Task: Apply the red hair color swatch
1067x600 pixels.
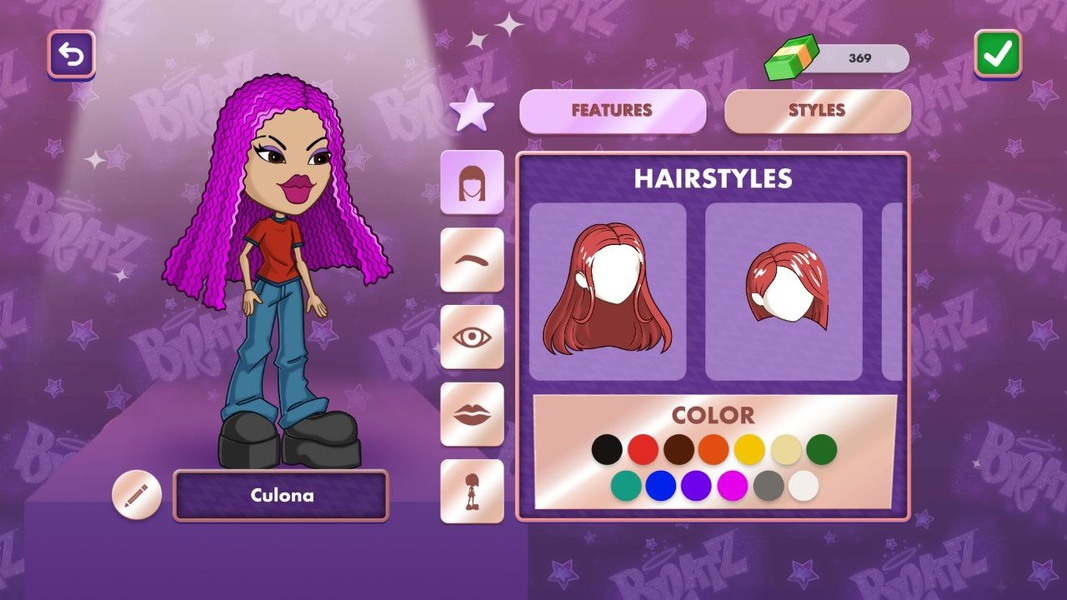Action: (643, 450)
